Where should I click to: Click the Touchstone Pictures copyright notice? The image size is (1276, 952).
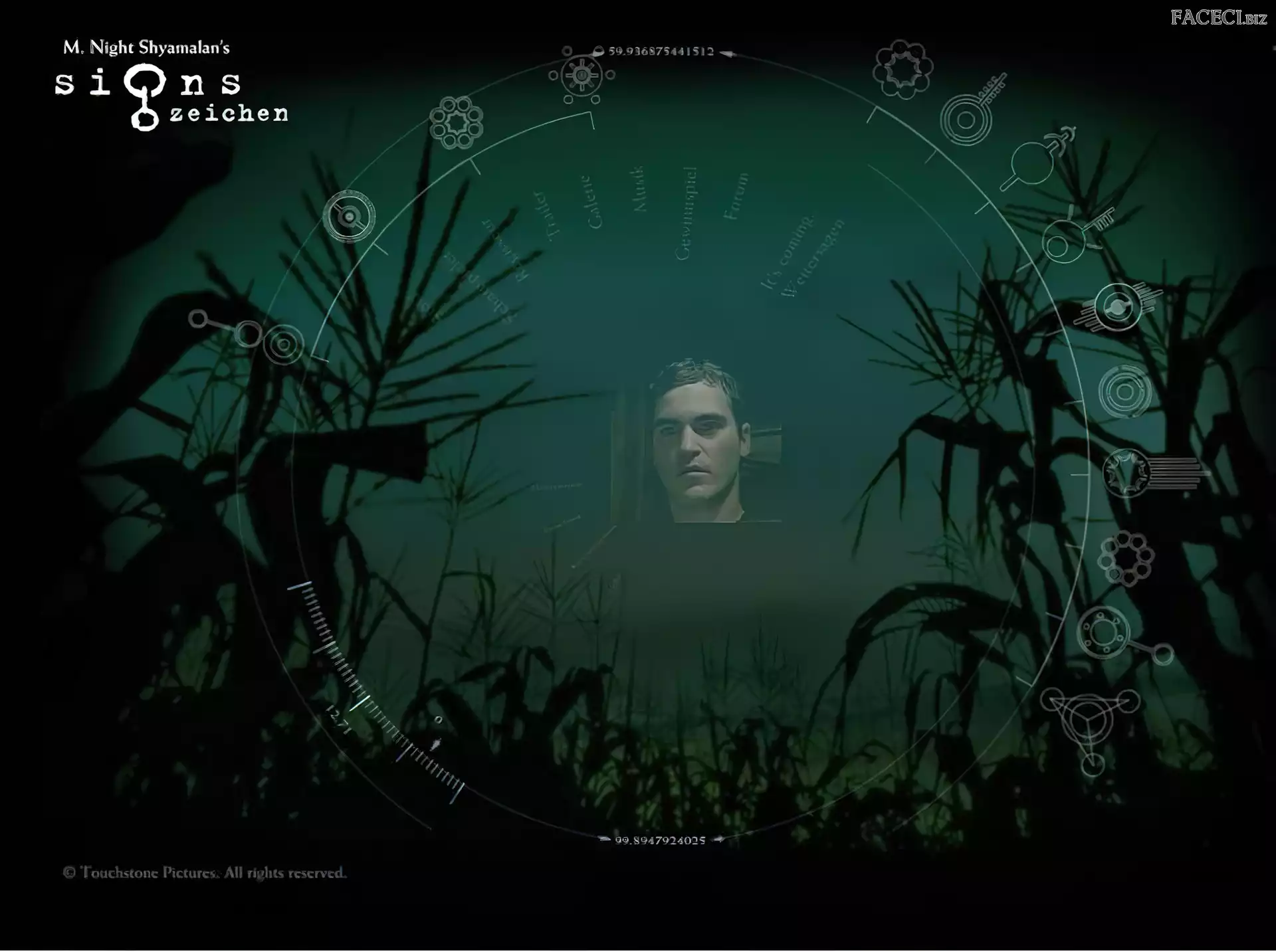203,872
